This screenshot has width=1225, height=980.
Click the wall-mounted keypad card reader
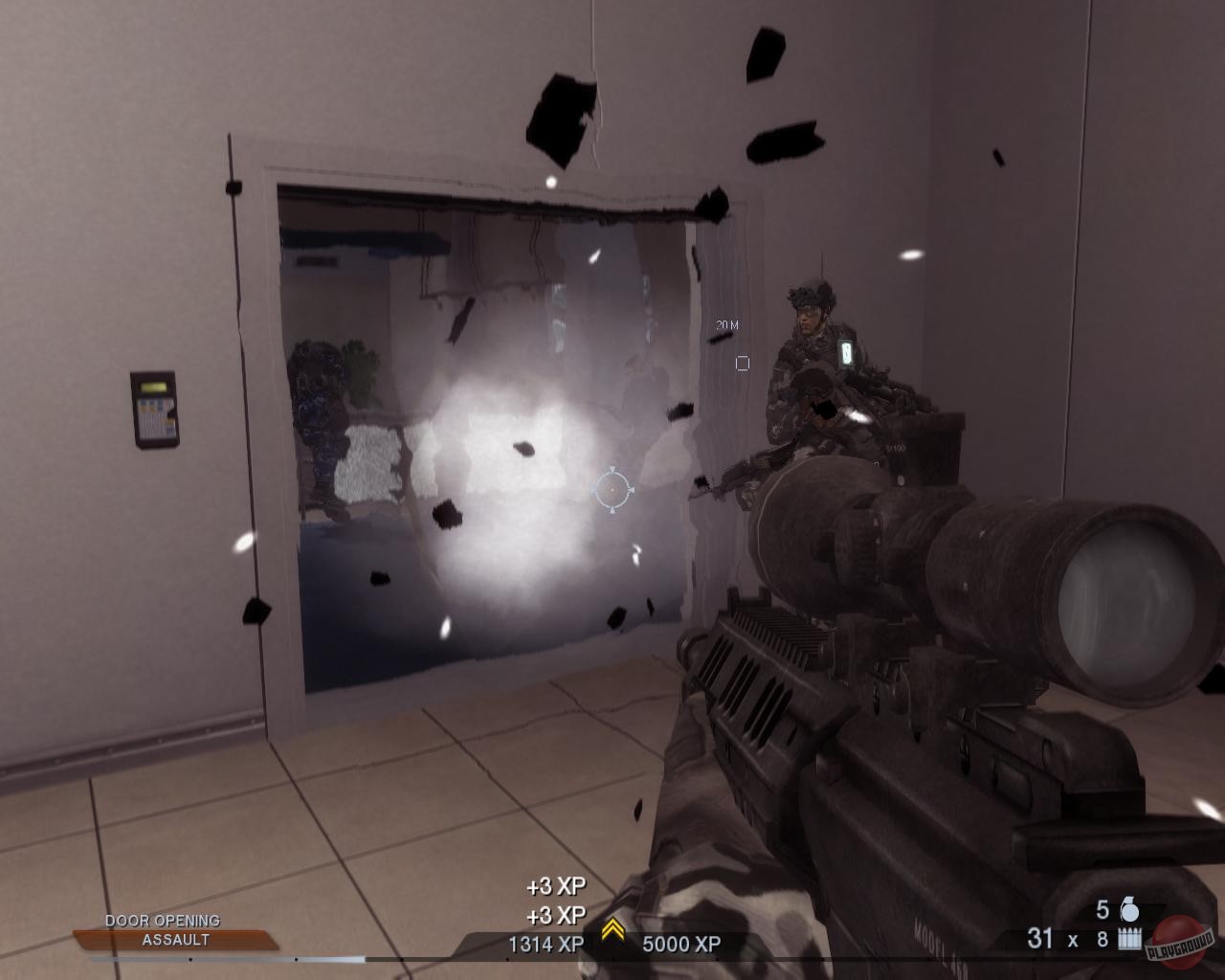156,410
